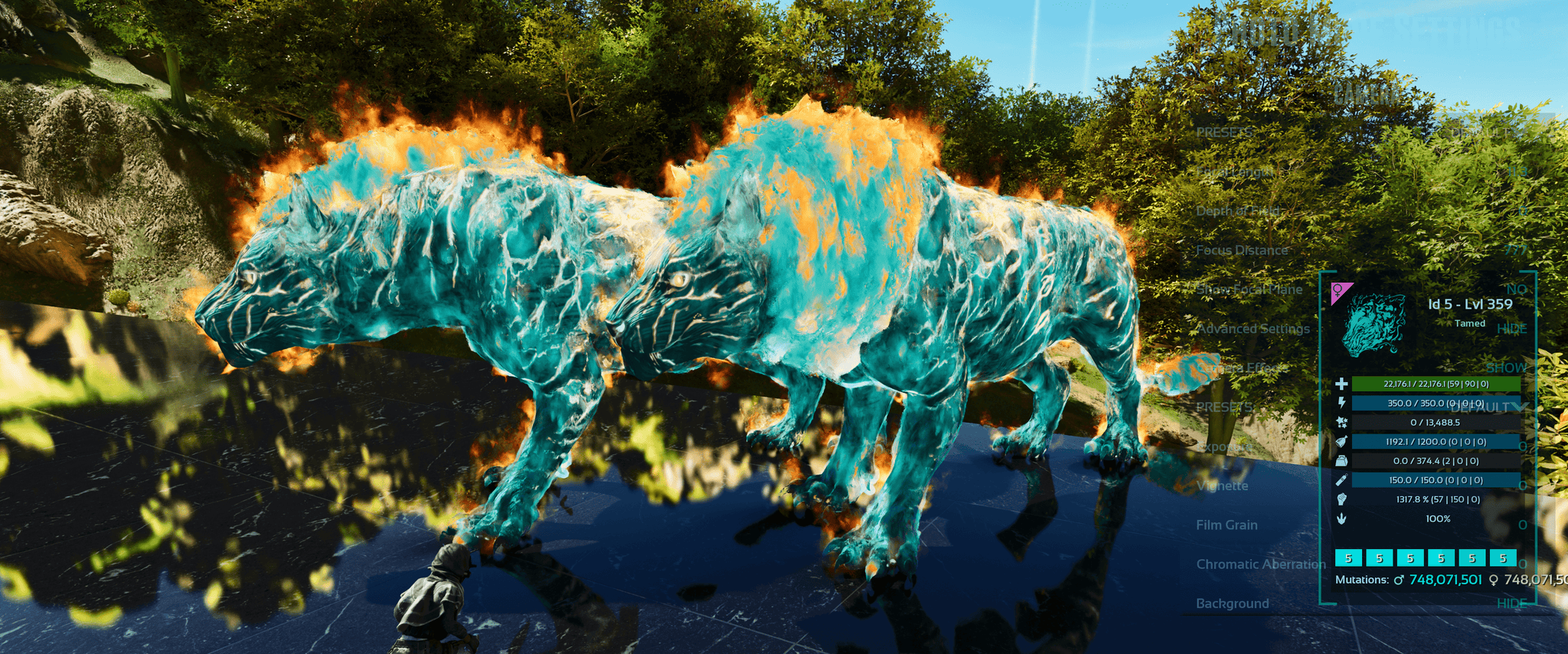This screenshot has height=654, width=1568.
Task: Select the CAMERA section header
Action: (x=1365, y=95)
